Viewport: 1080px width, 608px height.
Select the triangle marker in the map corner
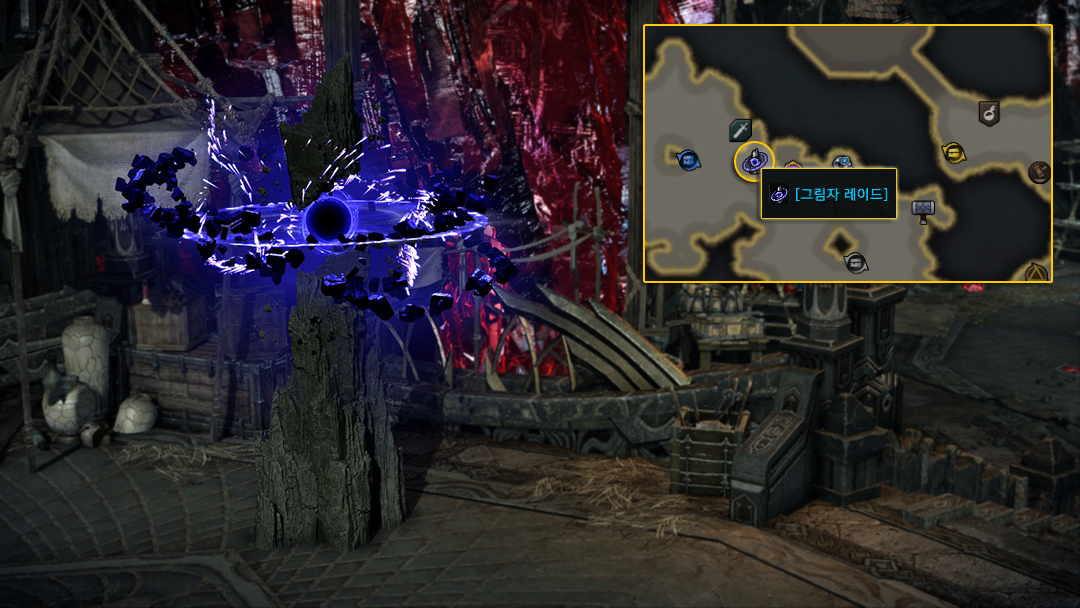coord(1036,271)
